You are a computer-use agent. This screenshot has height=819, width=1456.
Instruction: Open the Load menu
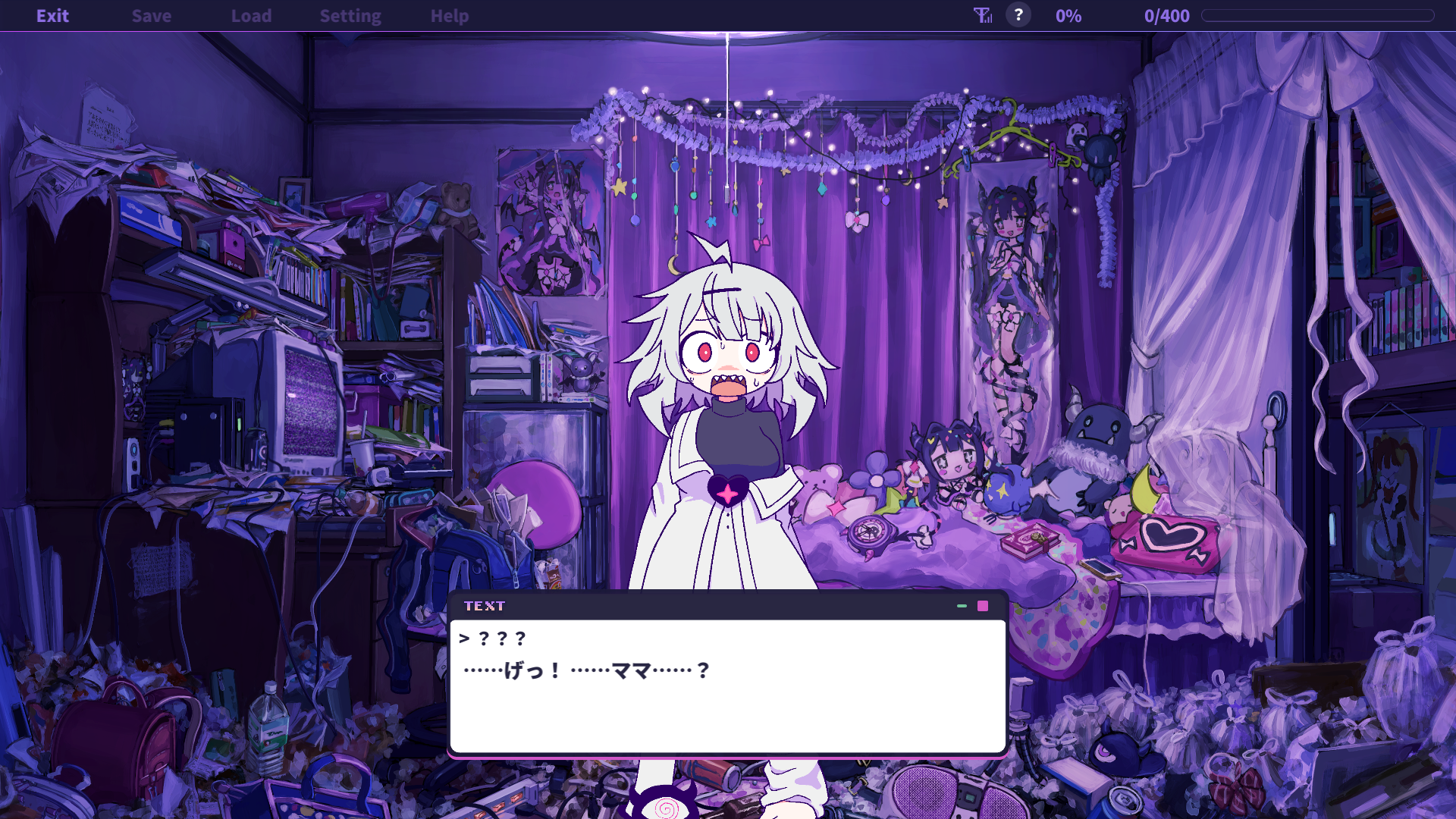pyautogui.click(x=252, y=15)
